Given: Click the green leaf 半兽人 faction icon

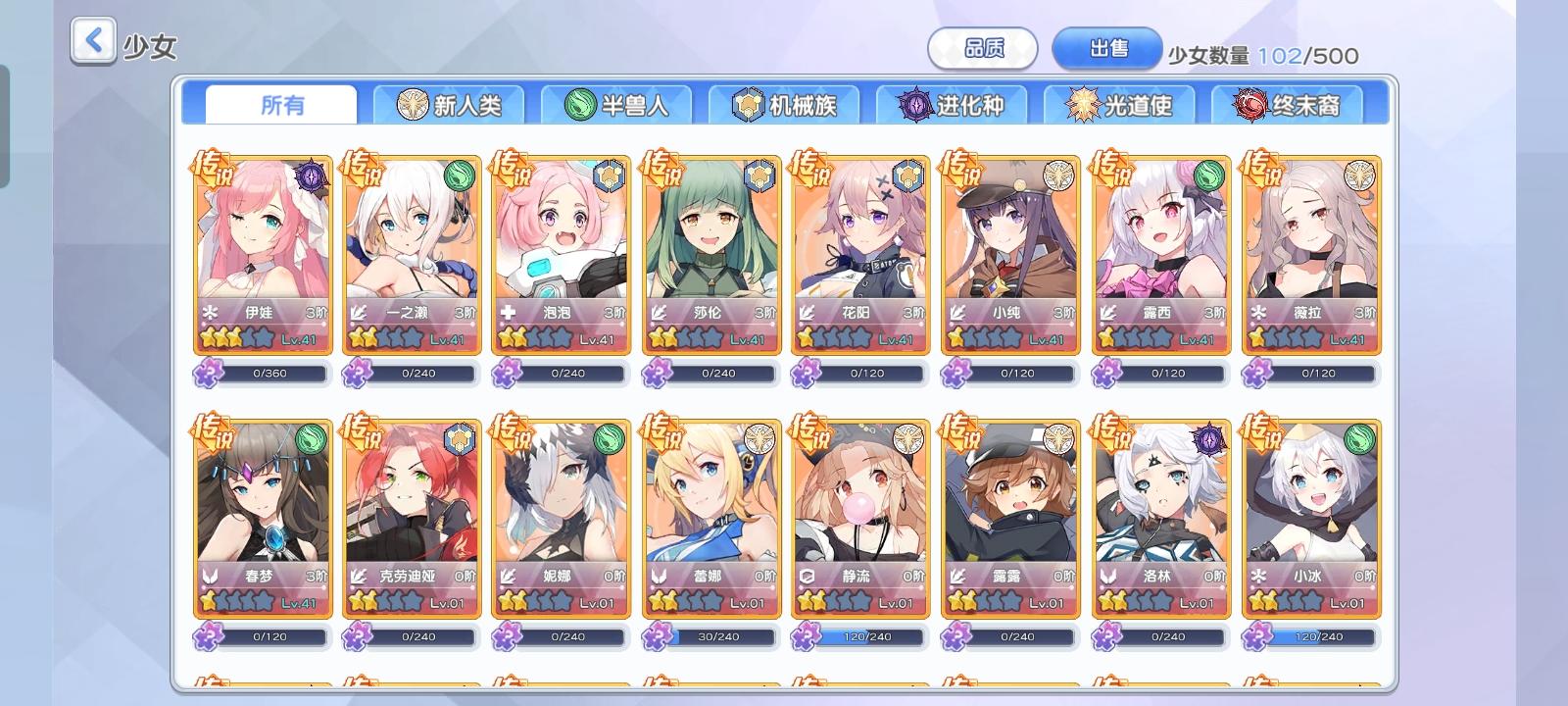Looking at the screenshot, I should 580,105.
